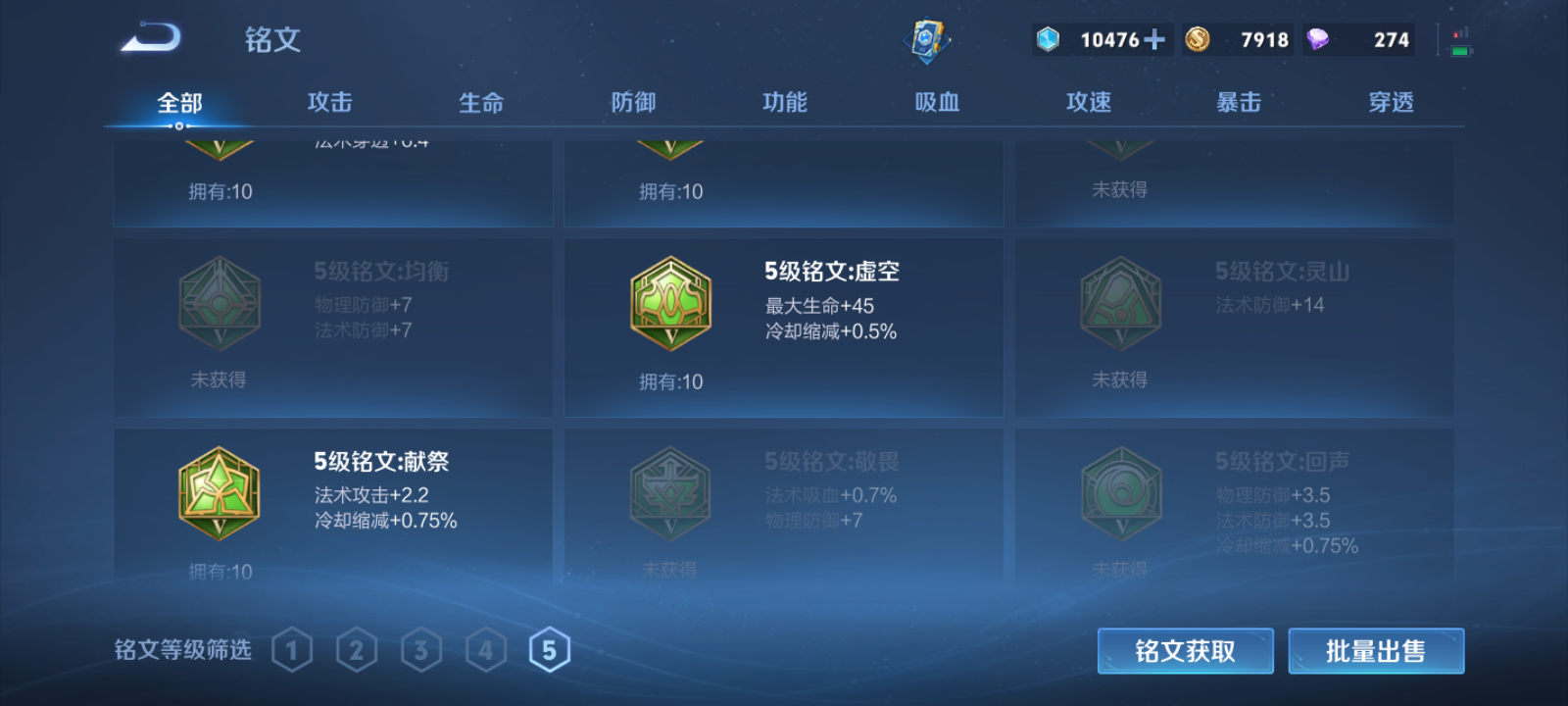
Task: Switch to the 穿透 tab
Action: click(1390, 101)
